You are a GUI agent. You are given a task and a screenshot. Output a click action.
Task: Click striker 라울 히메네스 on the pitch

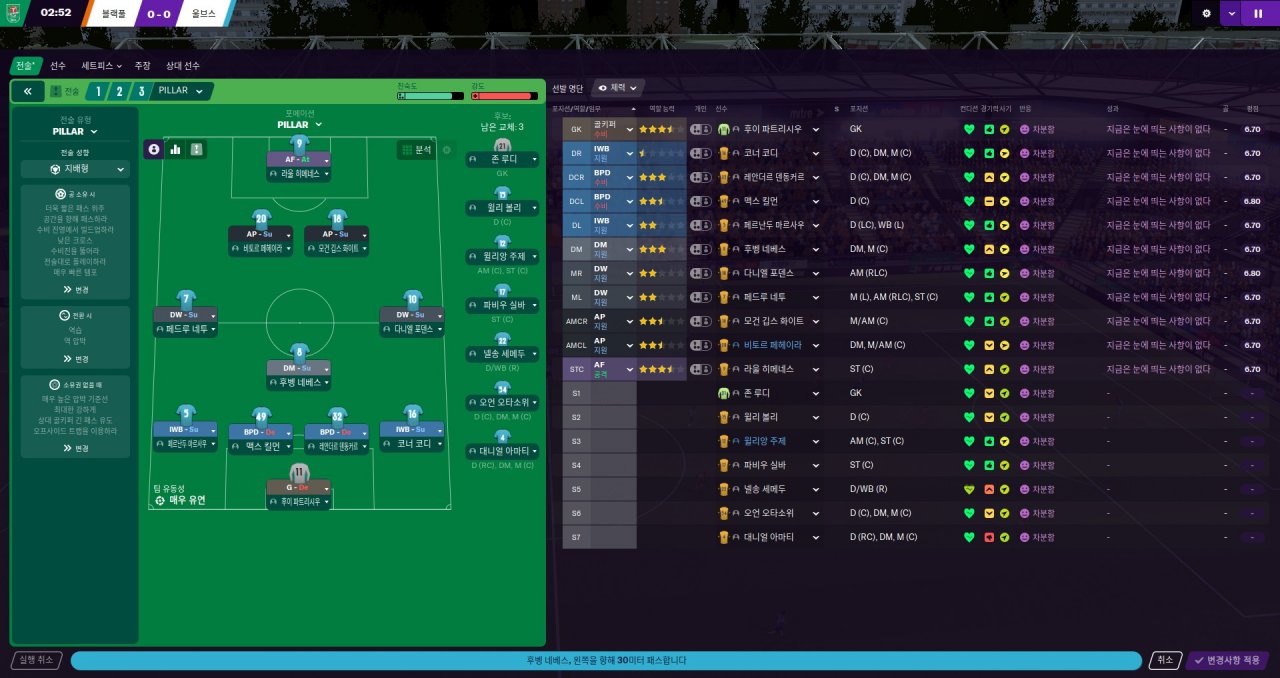(299, 173)
